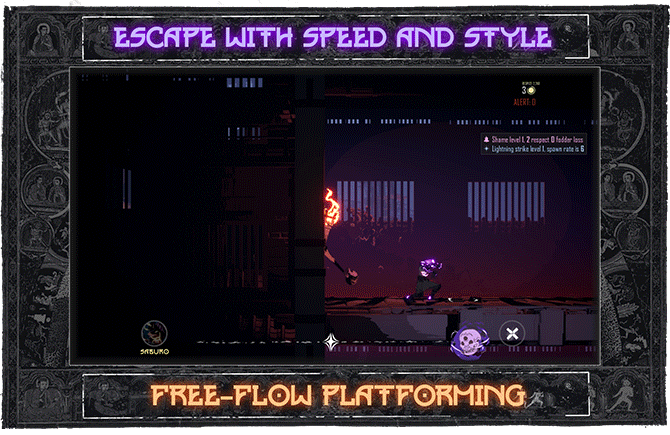The width and height of the screenshot is (670, 435).
Task: Select the Shame level status entry
Action: click(x=535, y=139)
